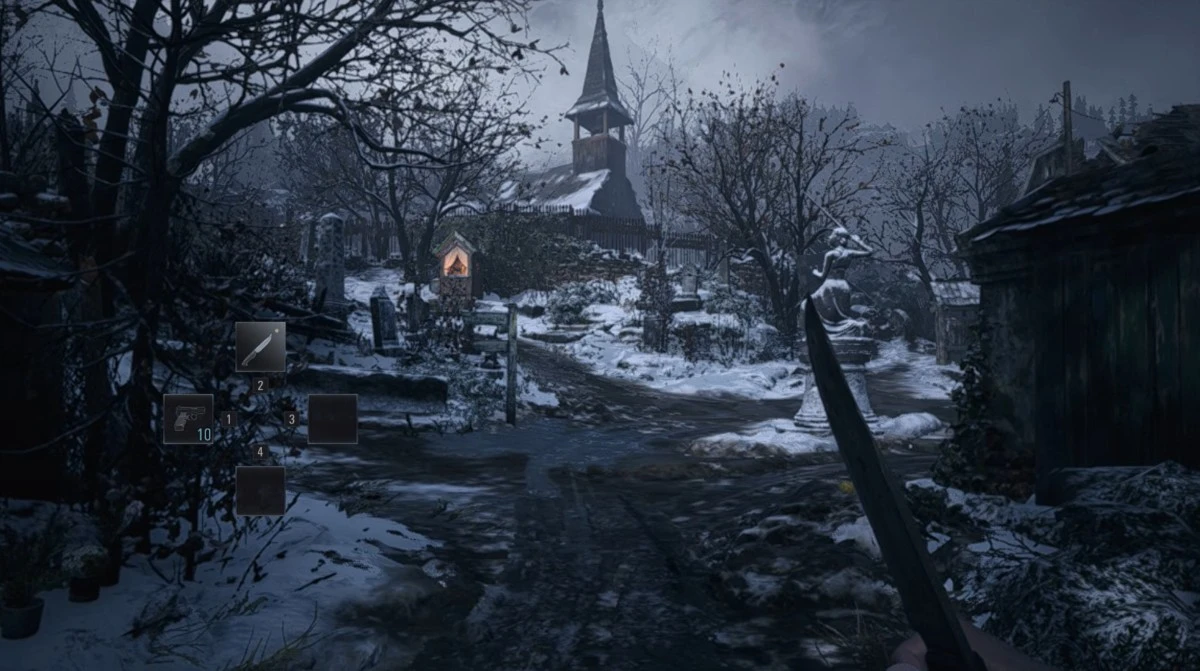
Task: Select the knife weapon slot
Action: (x=260, y=346)
